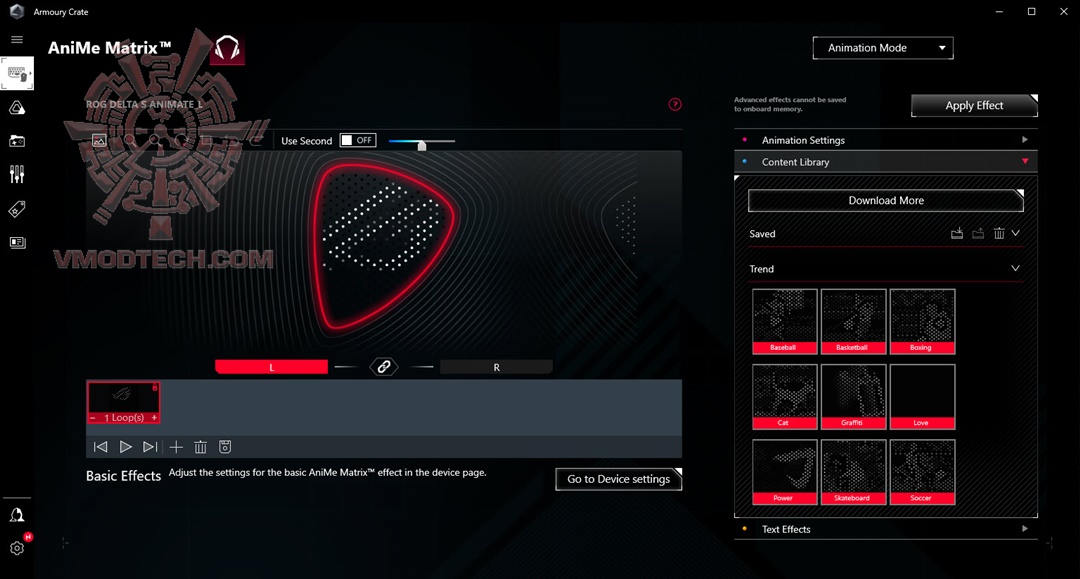Choose the Basketball animation thumbnail
The width and height of the screenshot is (1080, 579).
[x=853, y=321]
